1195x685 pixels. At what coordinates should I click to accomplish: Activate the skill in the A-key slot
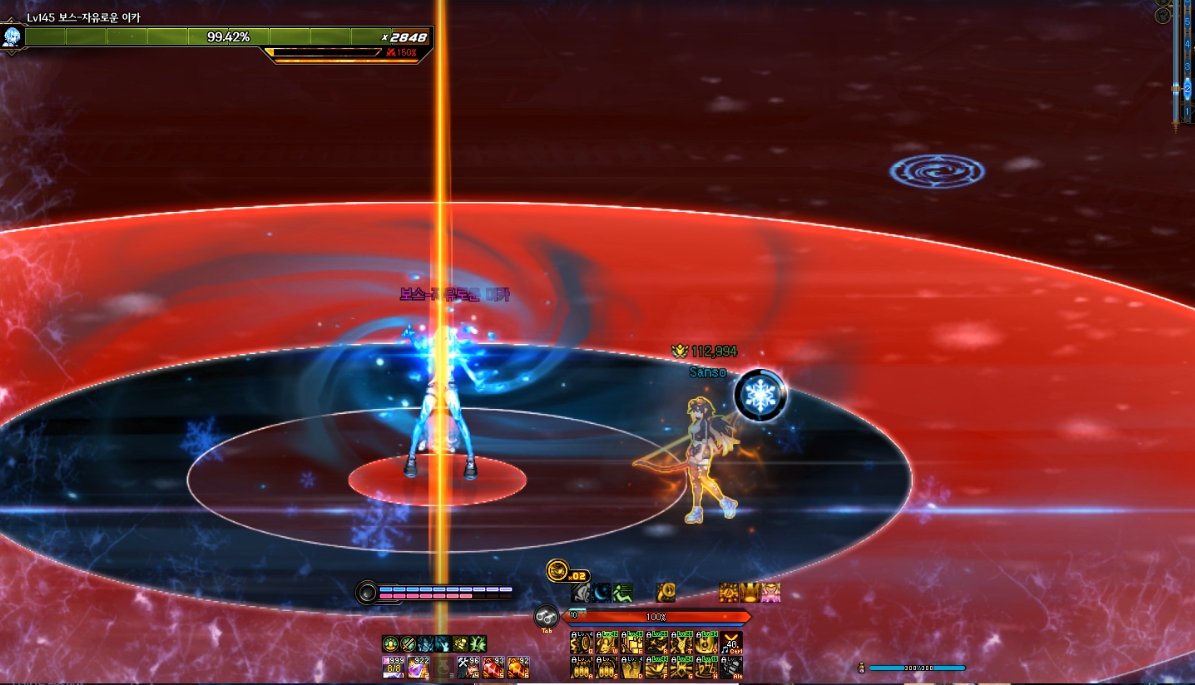click(x=582, y=667)
